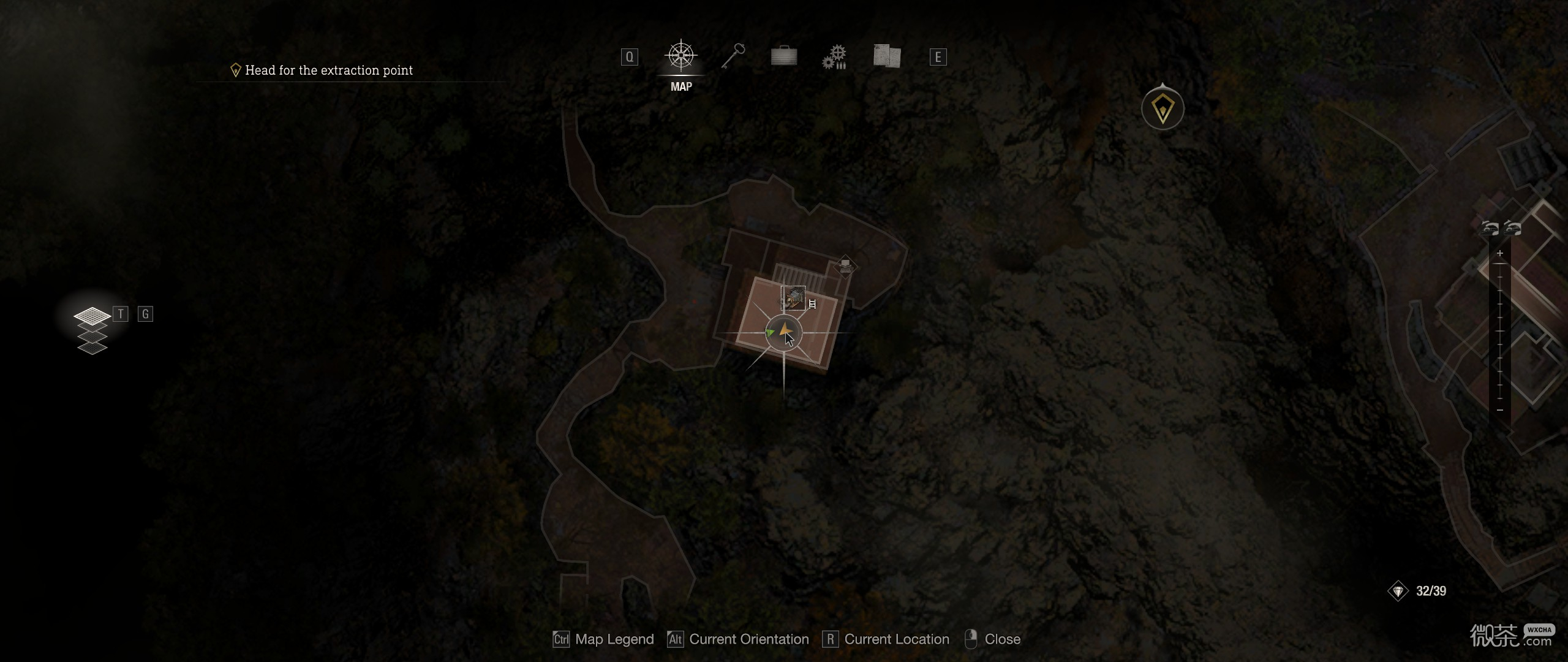Switch to the attaché case tab

tap(783, 57)
